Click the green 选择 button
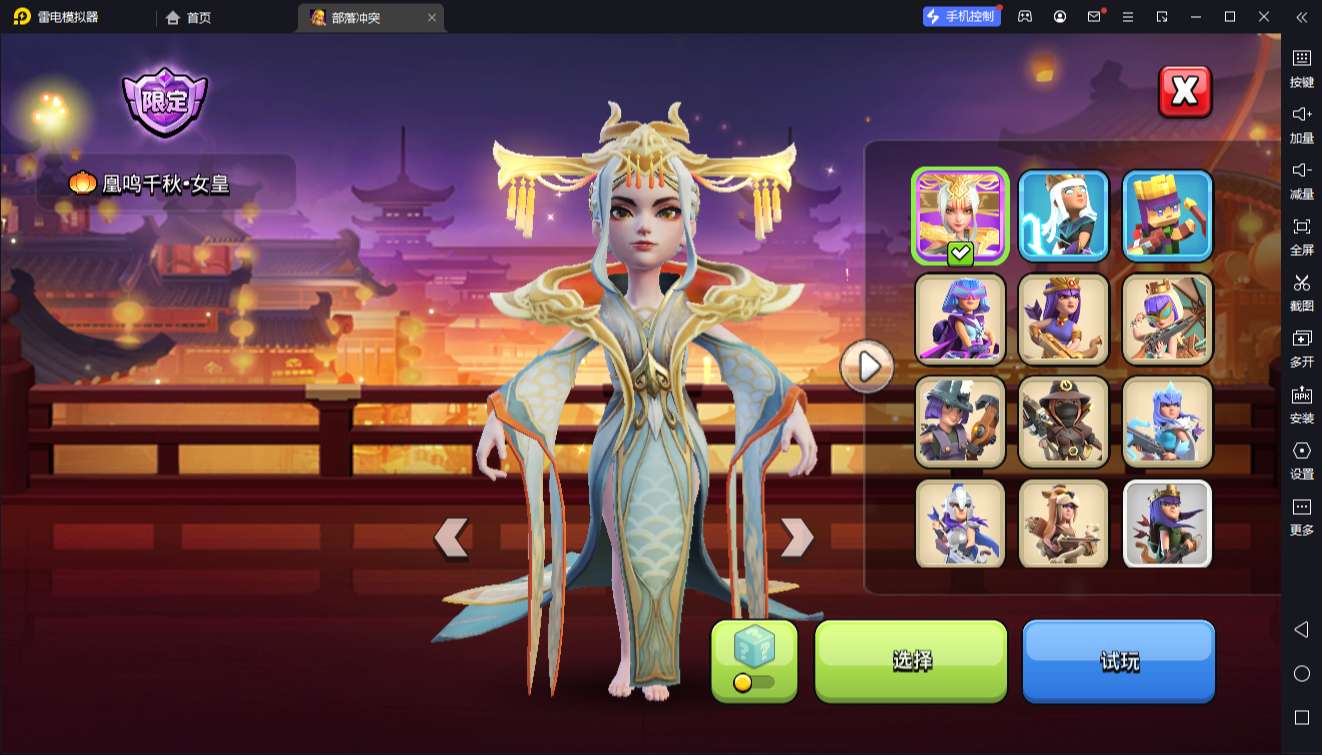Screen dimensions: 1322x755 (911, 661)
